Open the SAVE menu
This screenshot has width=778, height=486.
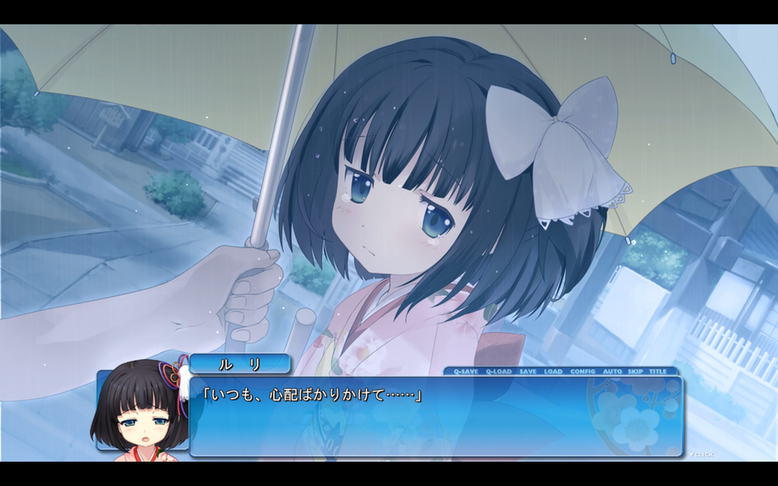tap(527, 371)
